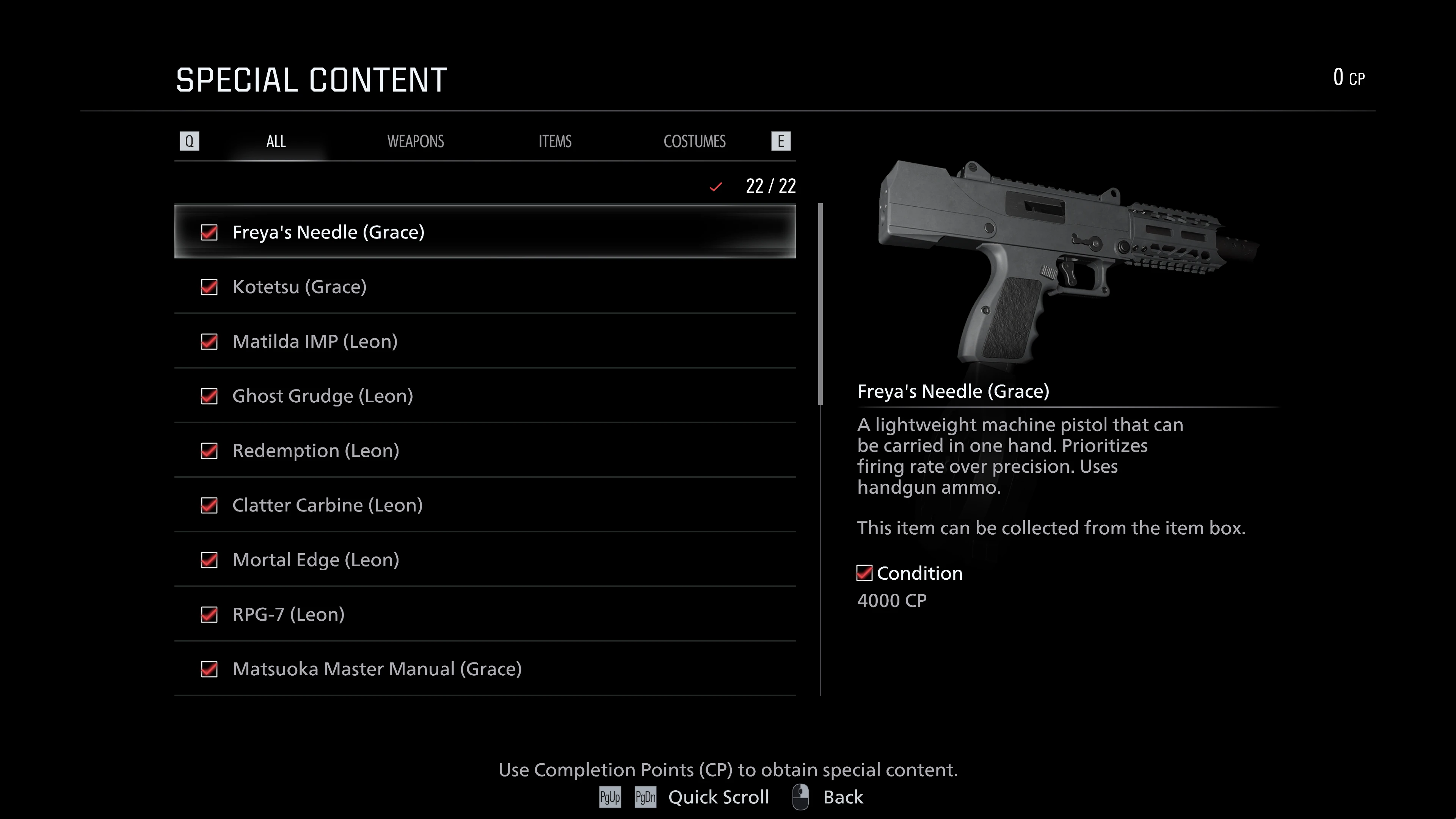Click the content list scrollbar

(x=820, y=304)
